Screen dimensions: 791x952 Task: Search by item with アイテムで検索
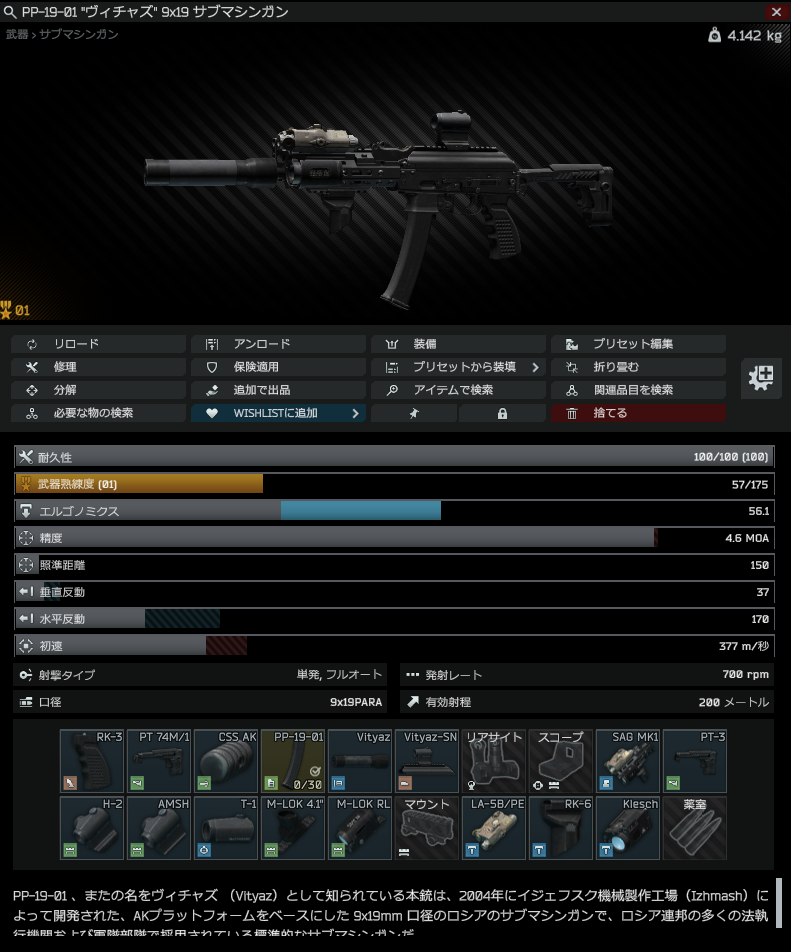coord(458,390)
